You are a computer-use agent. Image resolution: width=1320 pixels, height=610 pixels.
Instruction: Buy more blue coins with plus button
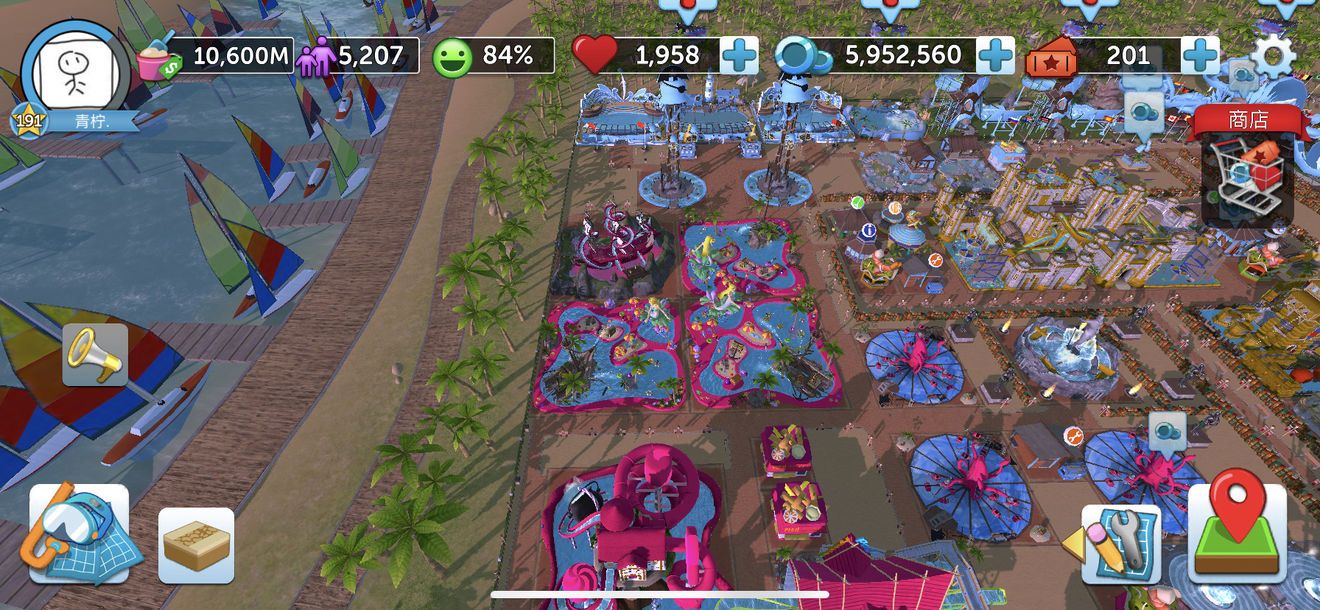click(x=995, y=55)
